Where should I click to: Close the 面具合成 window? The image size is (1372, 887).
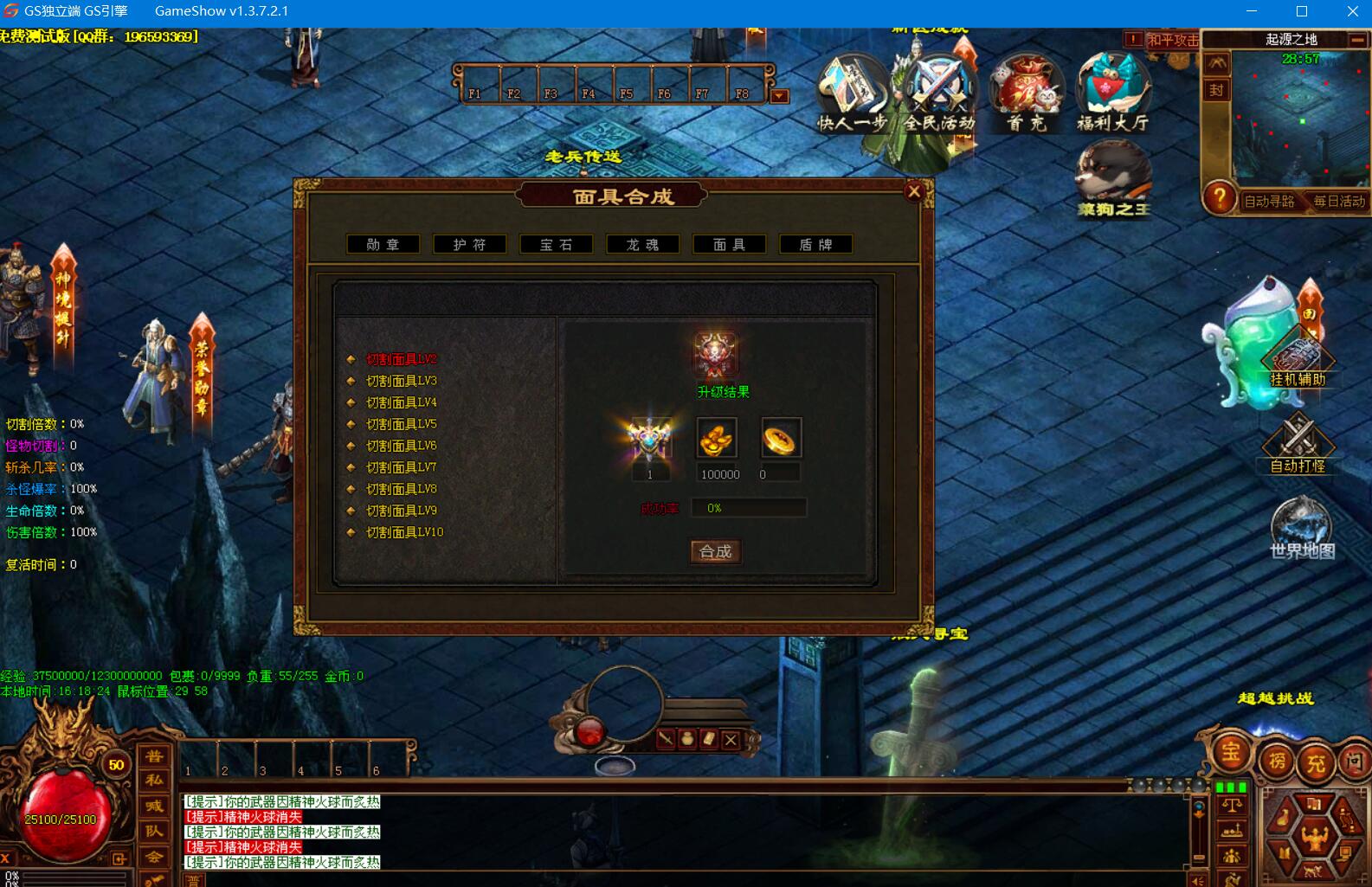click(913, 192)
